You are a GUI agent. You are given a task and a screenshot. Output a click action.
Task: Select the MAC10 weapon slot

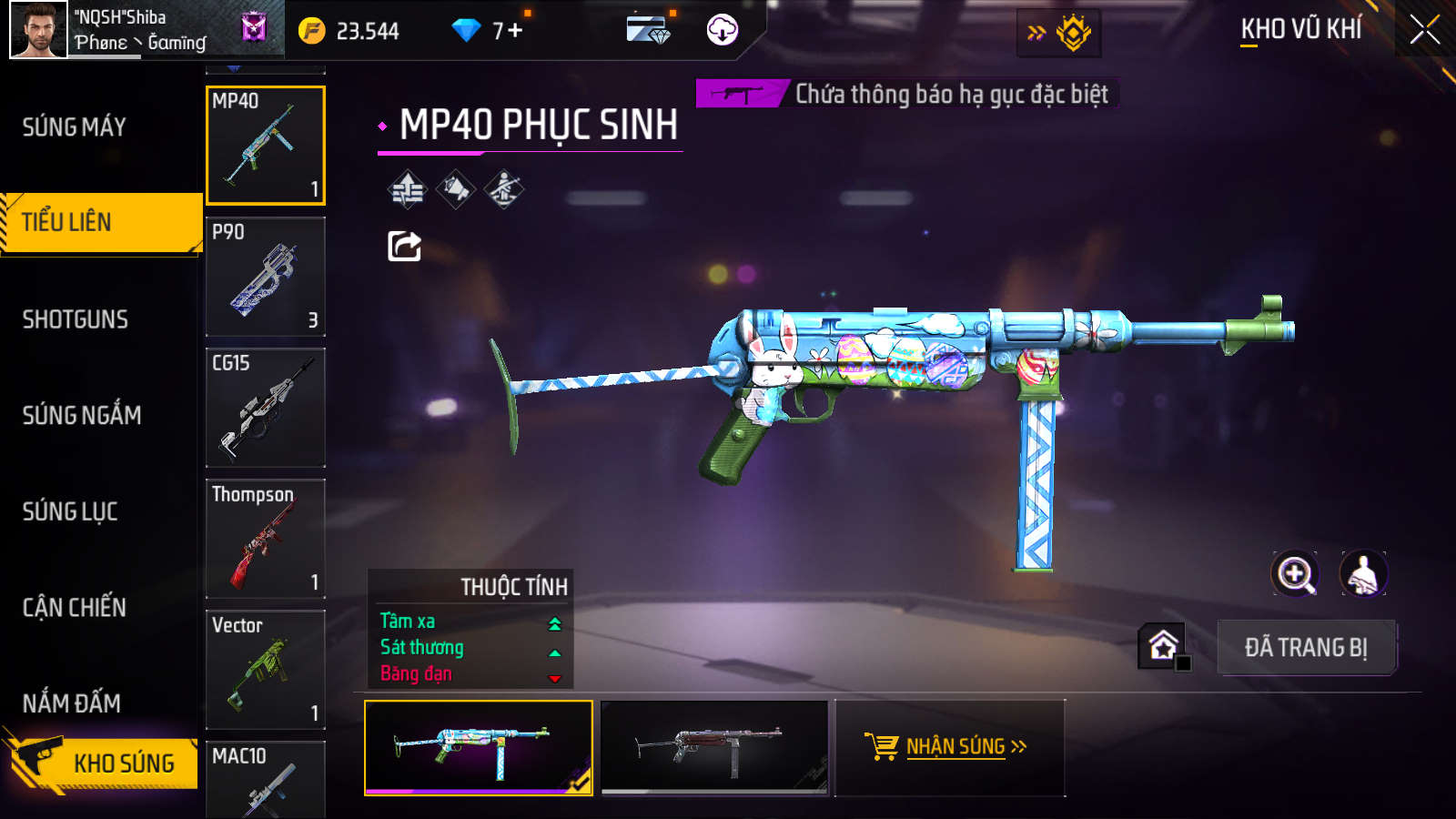(x=266, y=781)
